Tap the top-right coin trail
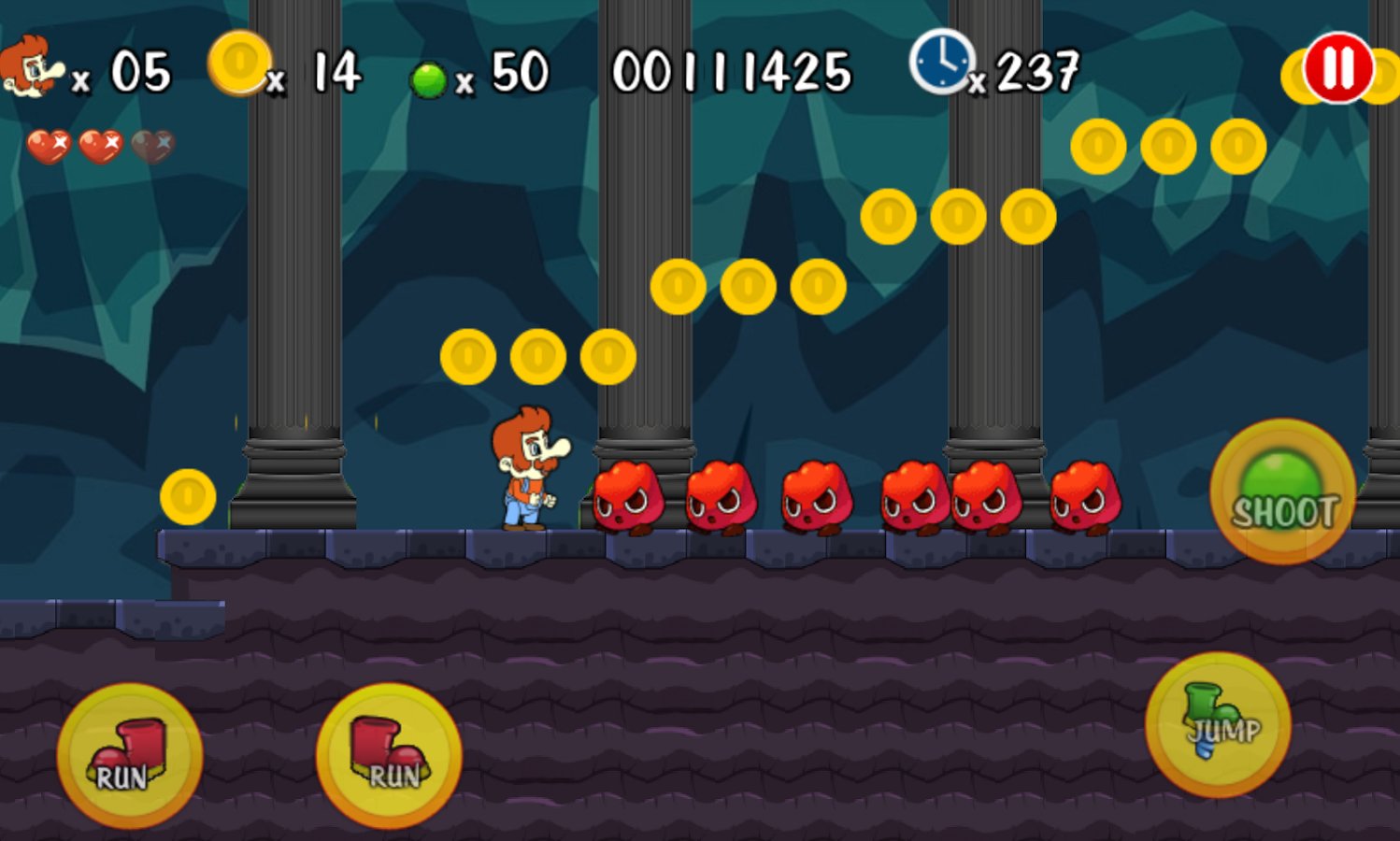1400x841 pixels. 1168,147
